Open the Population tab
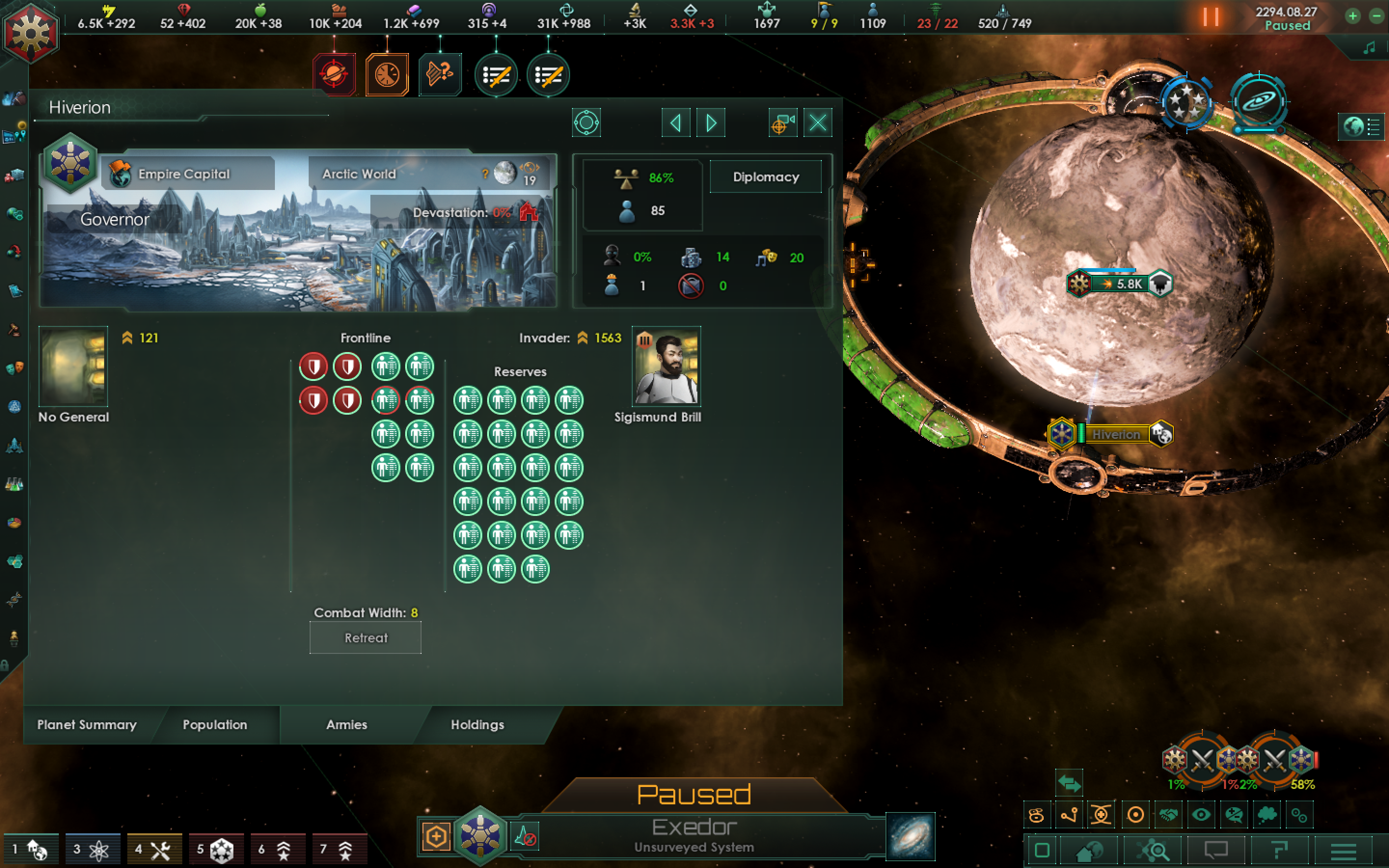1389x868 pixels. point(215,724)
